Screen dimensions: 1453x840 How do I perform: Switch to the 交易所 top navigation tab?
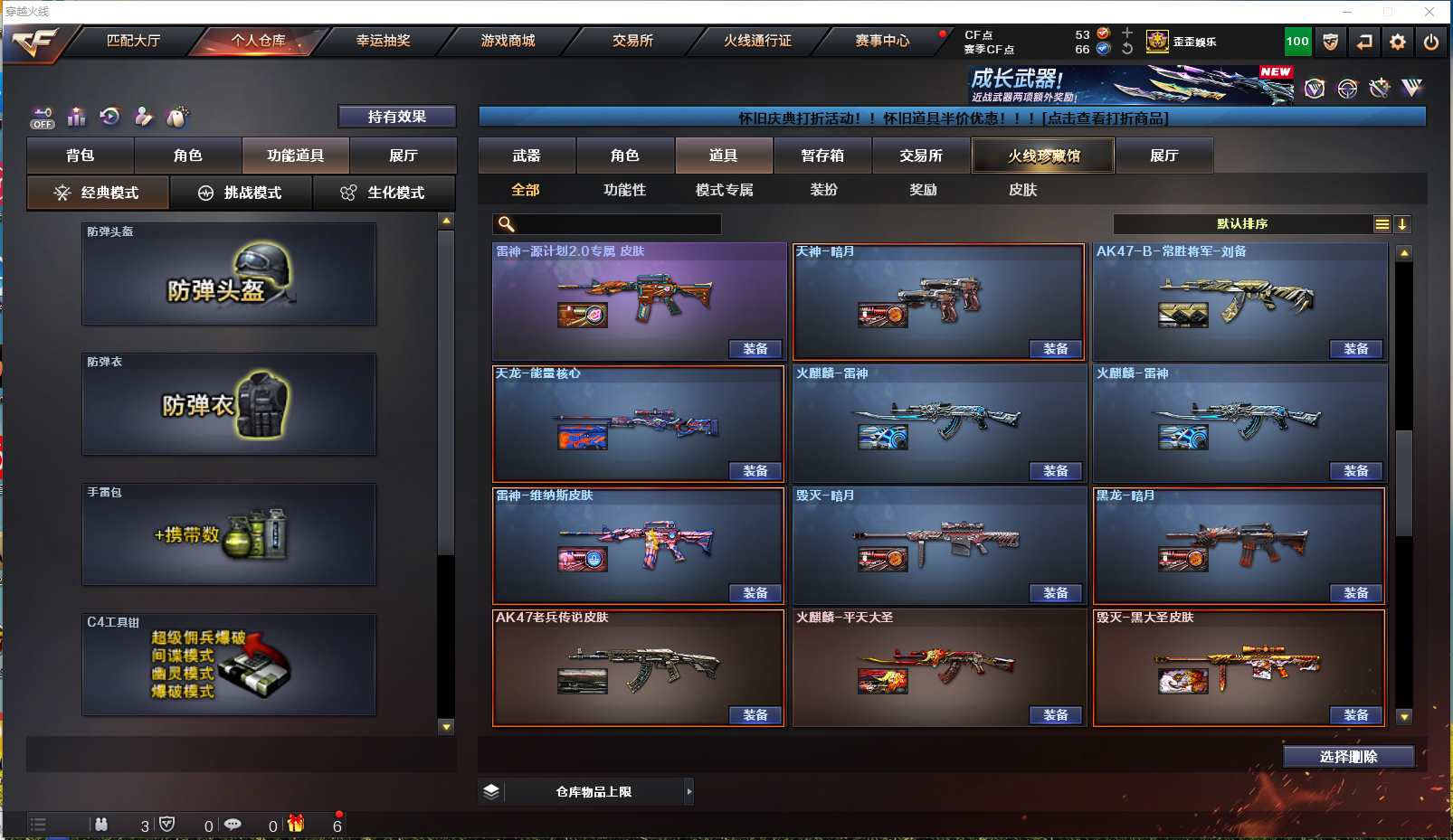tap(632, 41)
